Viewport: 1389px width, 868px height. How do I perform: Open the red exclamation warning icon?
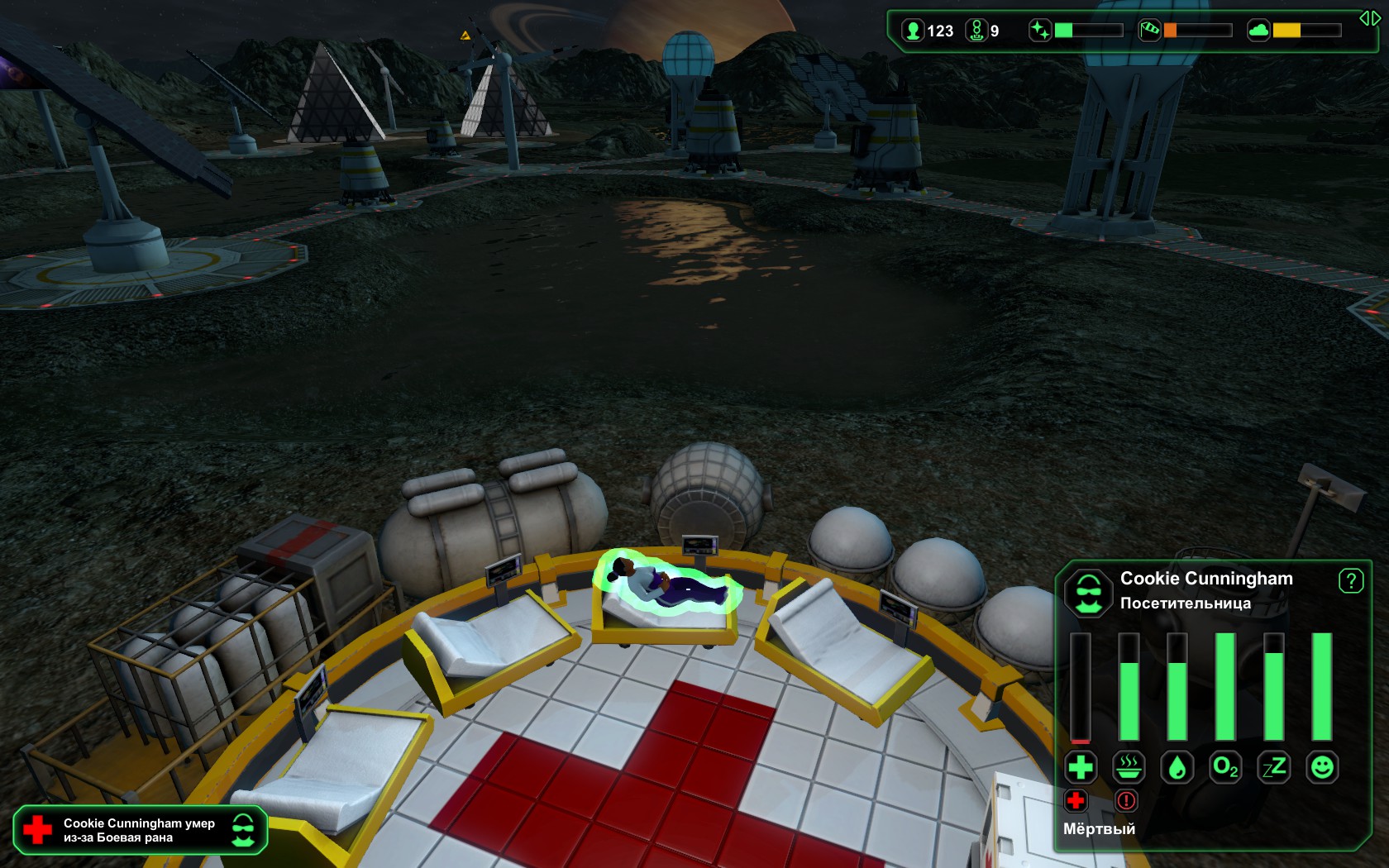coord(1124,802)
